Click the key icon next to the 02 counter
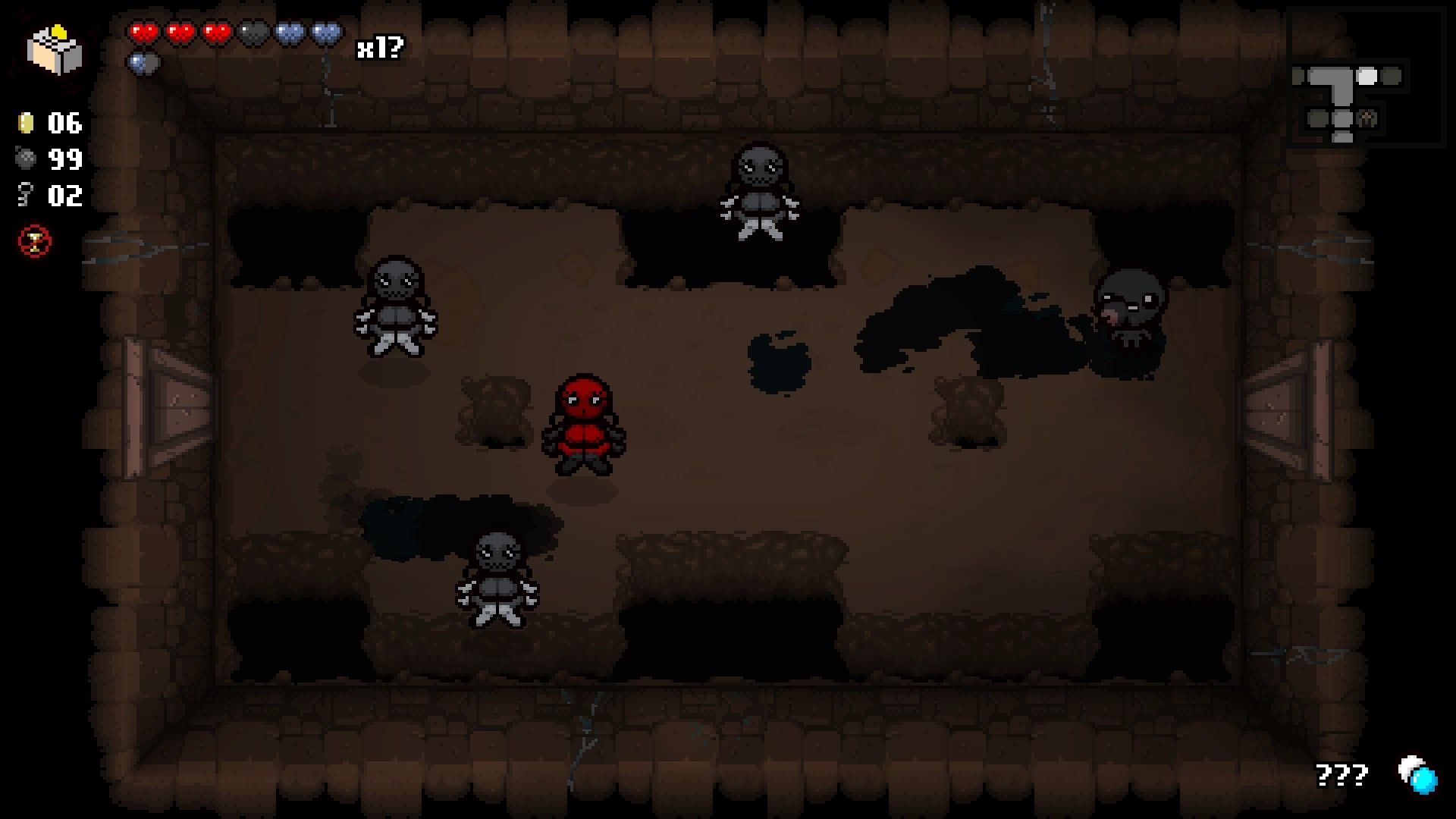 (x=24, y=196)
